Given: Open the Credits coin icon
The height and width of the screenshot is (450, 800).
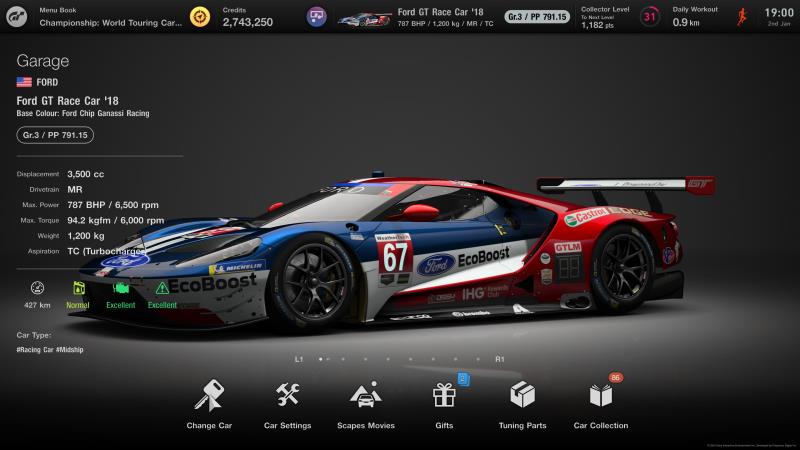Looking at the screenshot, I should [200, 16].
